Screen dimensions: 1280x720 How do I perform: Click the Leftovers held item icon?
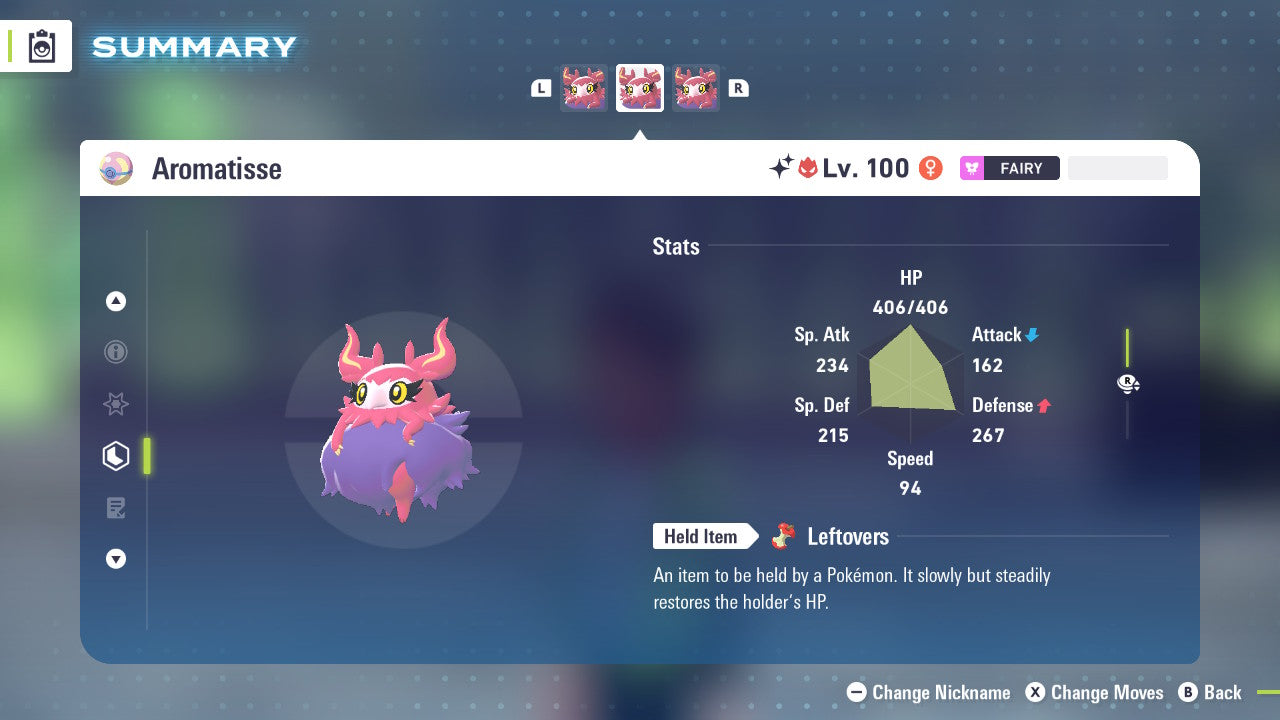(781, 536)
